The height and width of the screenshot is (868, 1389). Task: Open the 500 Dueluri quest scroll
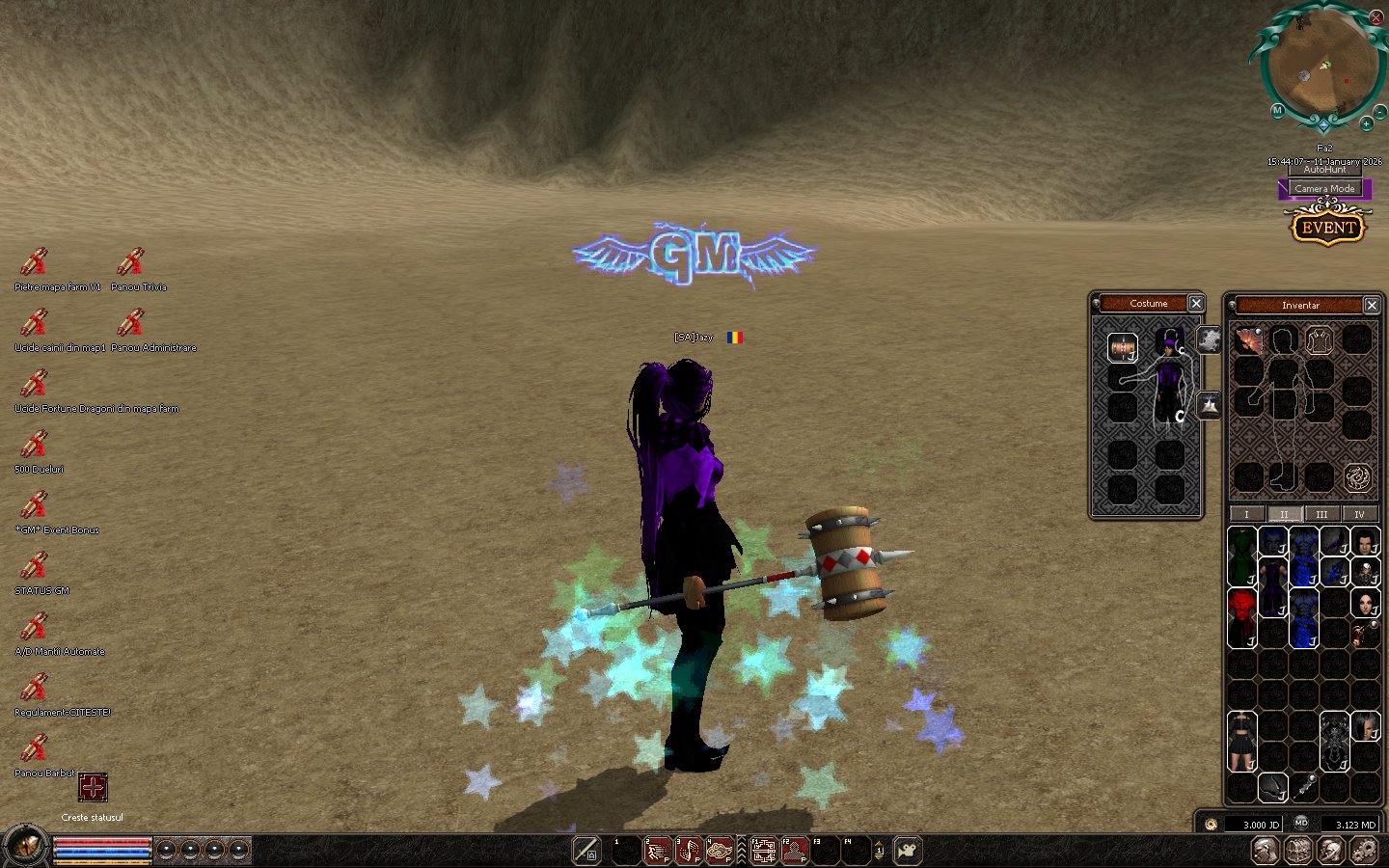point(34,445)
